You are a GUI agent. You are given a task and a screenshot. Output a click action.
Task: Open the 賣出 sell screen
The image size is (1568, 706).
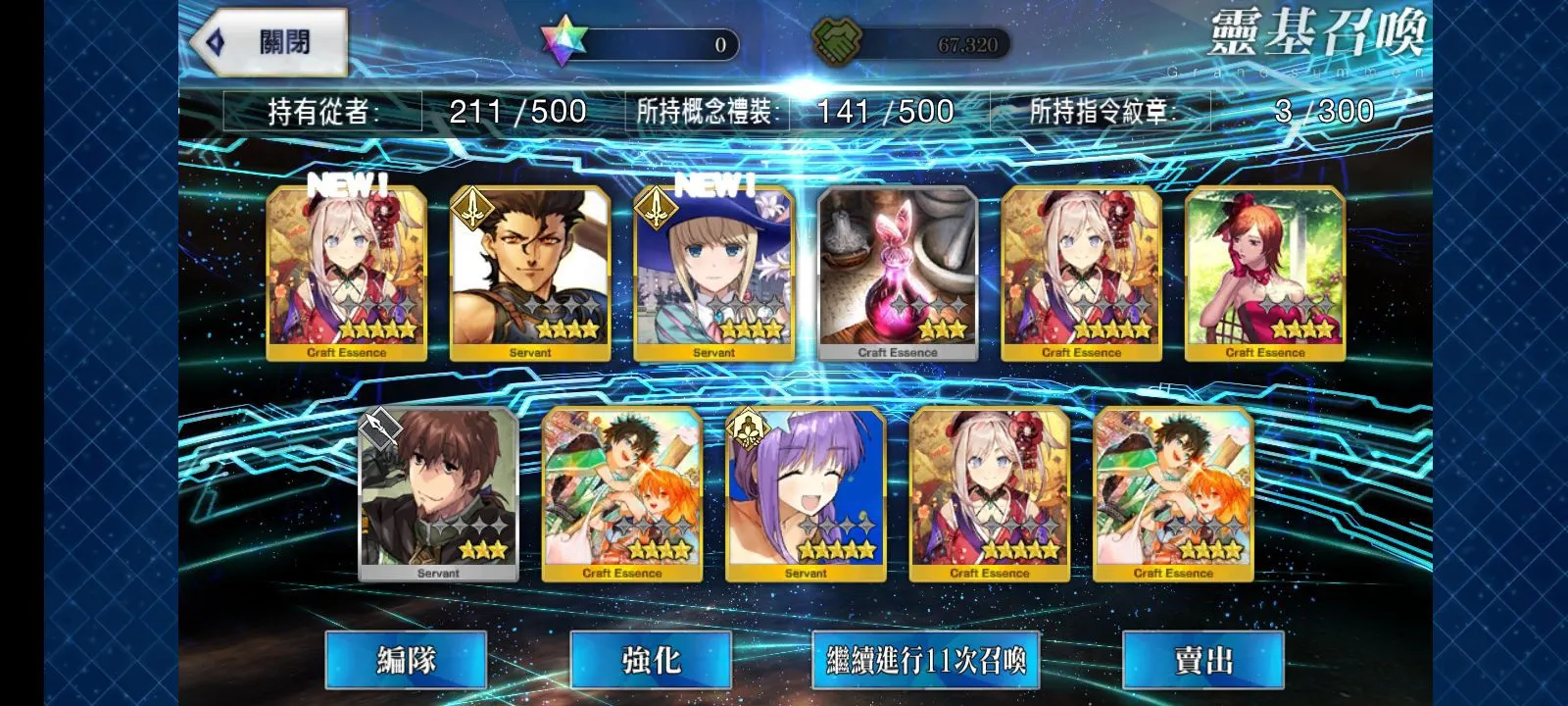[x=1202, y=660]
